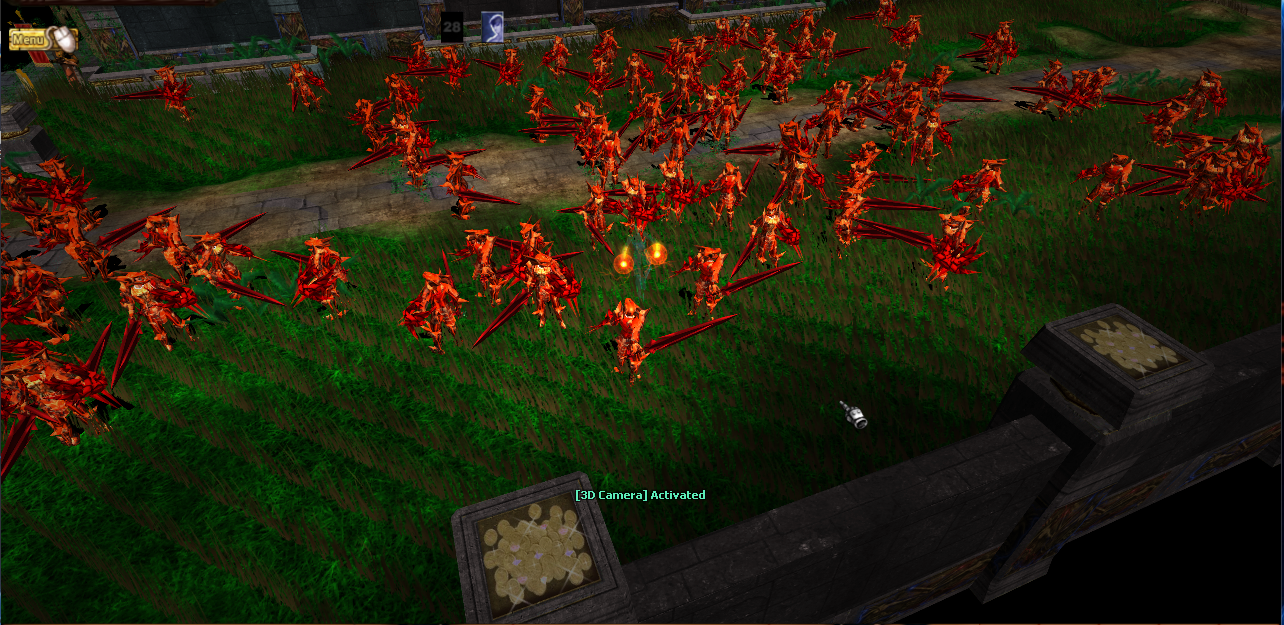This screenshot has height=625, width=1284.
Task: Open the gold Menu button
Action: pos(30,39)
